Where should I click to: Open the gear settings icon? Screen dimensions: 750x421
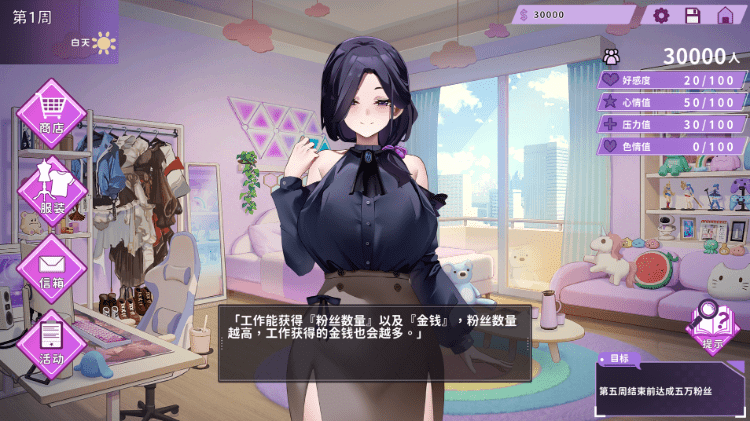661,15
